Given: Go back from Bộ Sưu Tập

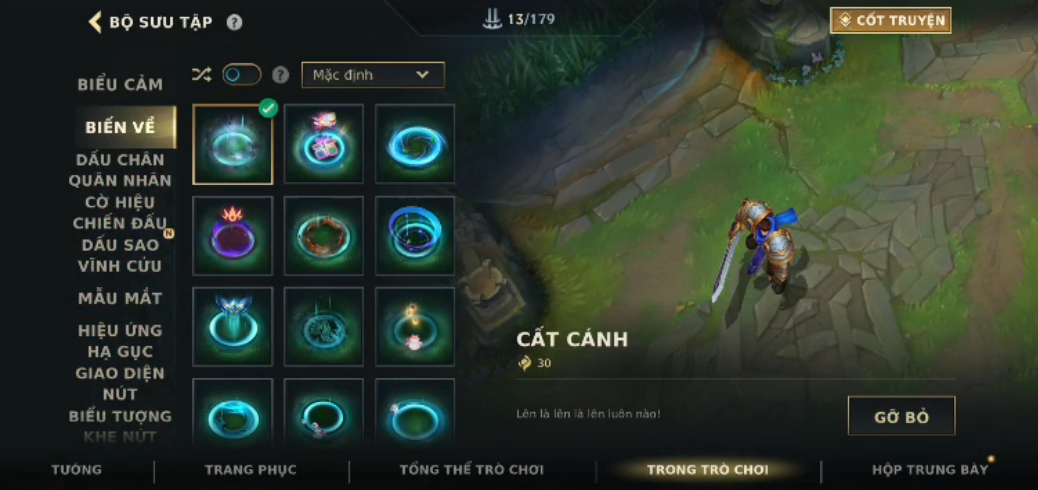Looking at the screenshot, I should coord(96,22).
